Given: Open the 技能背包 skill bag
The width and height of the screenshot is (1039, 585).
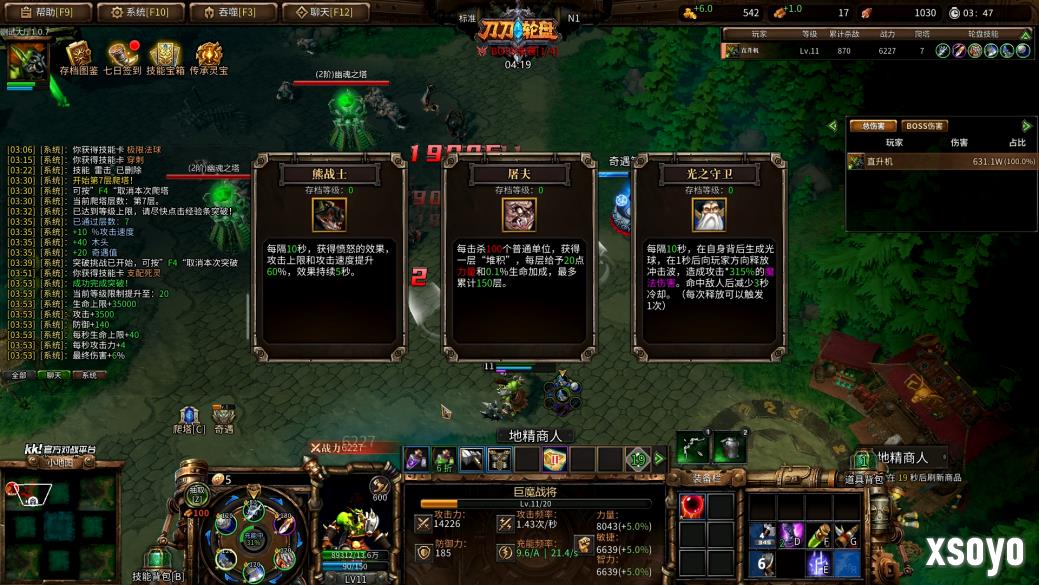Looking at the screenshot, I should pyautogui.click(x=157, y=562).
